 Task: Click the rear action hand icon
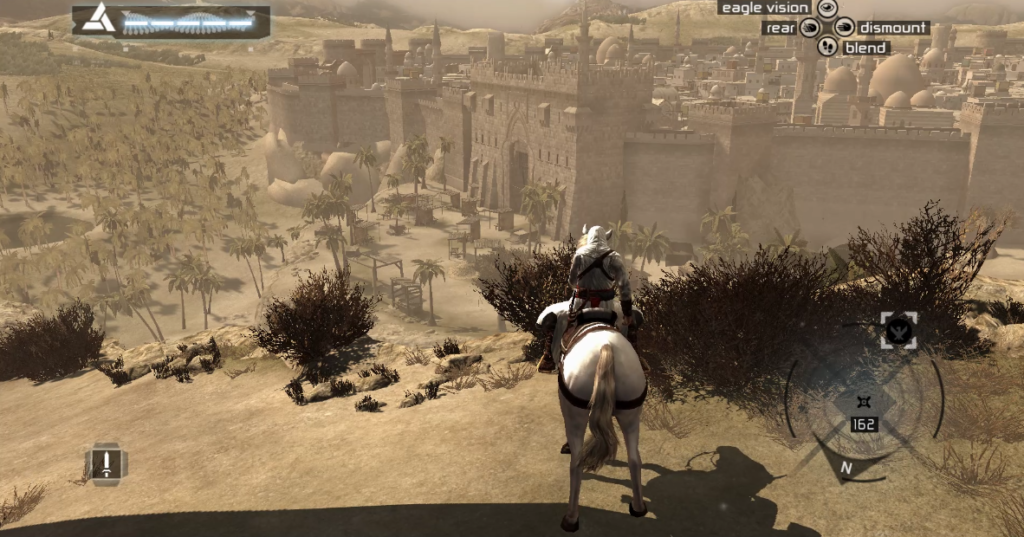click(x=809, y=28)
